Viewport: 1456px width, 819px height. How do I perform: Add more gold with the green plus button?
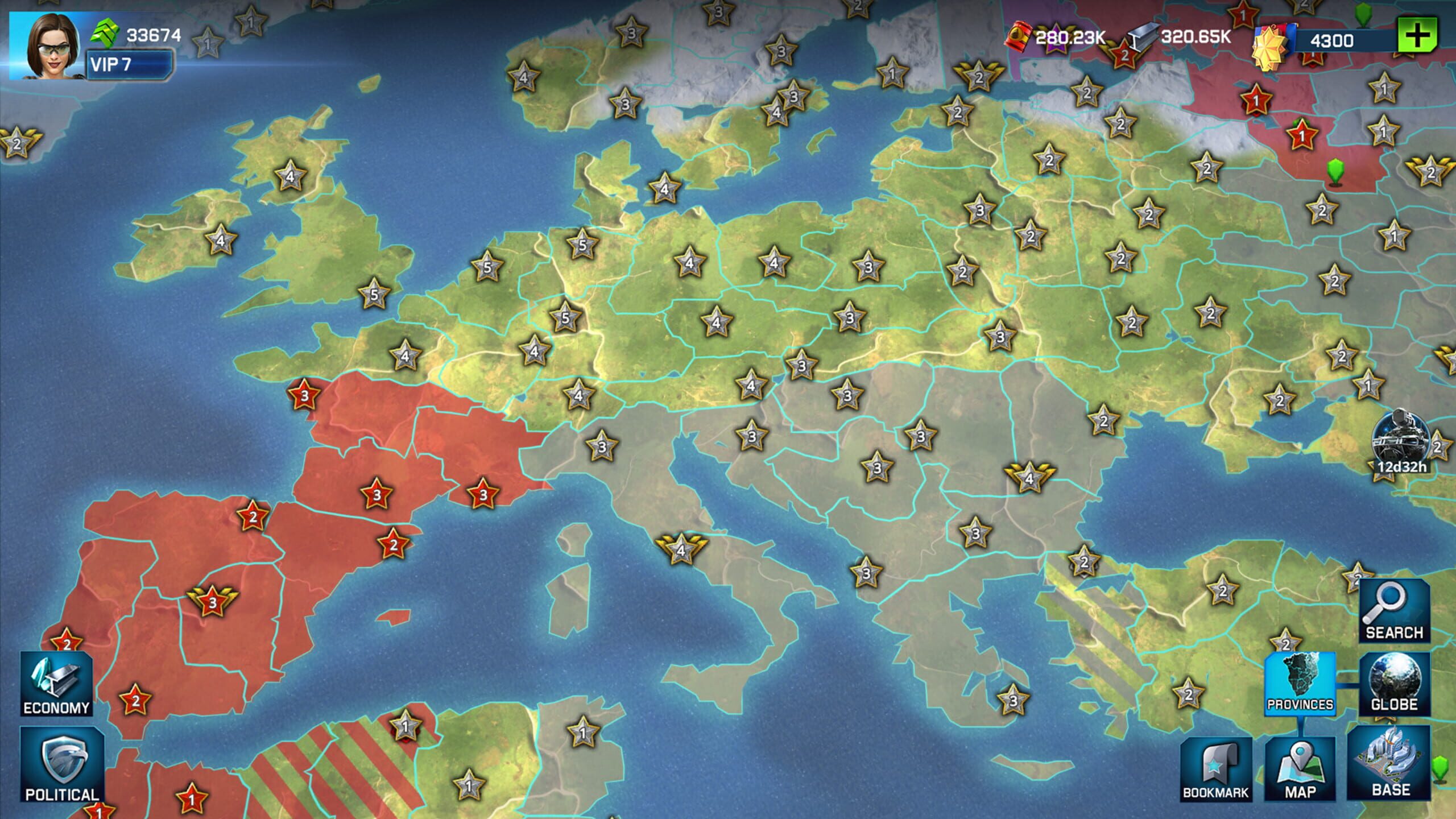[x=1417, y=36]
